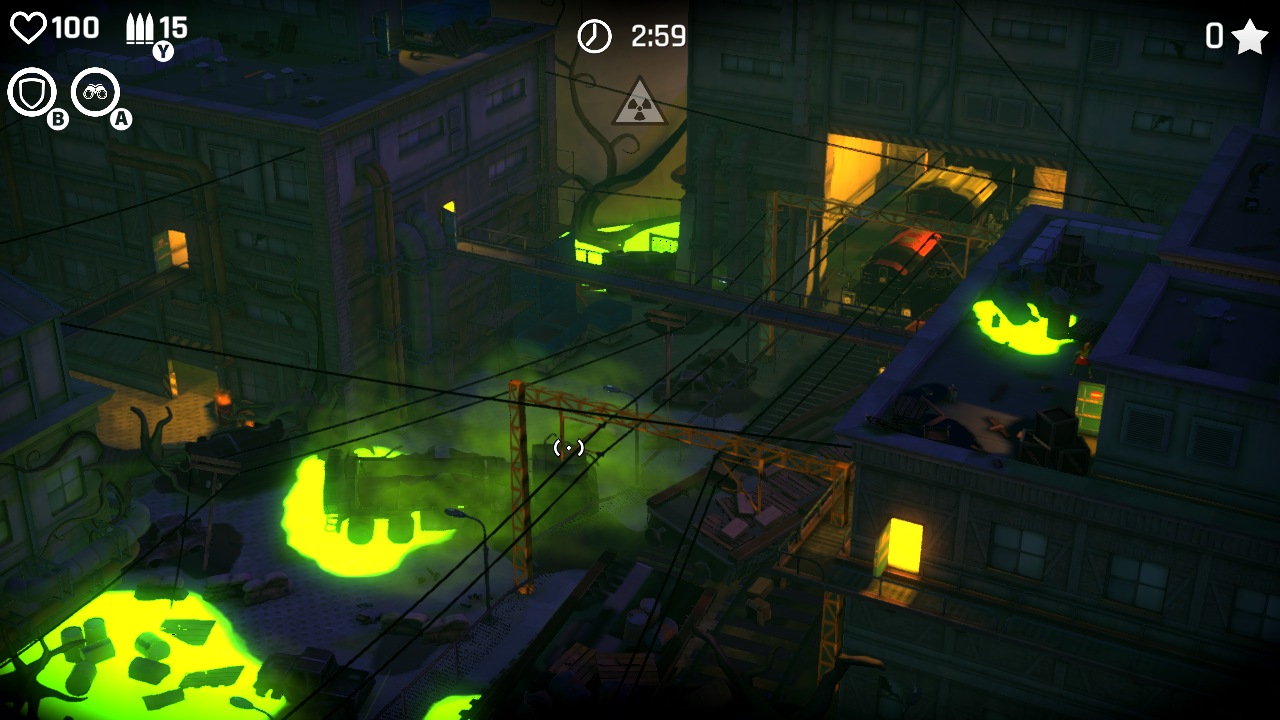1280x720 pixels.
Task: Click the radiation hazard warning sign
Action: [x=638, y=103]
